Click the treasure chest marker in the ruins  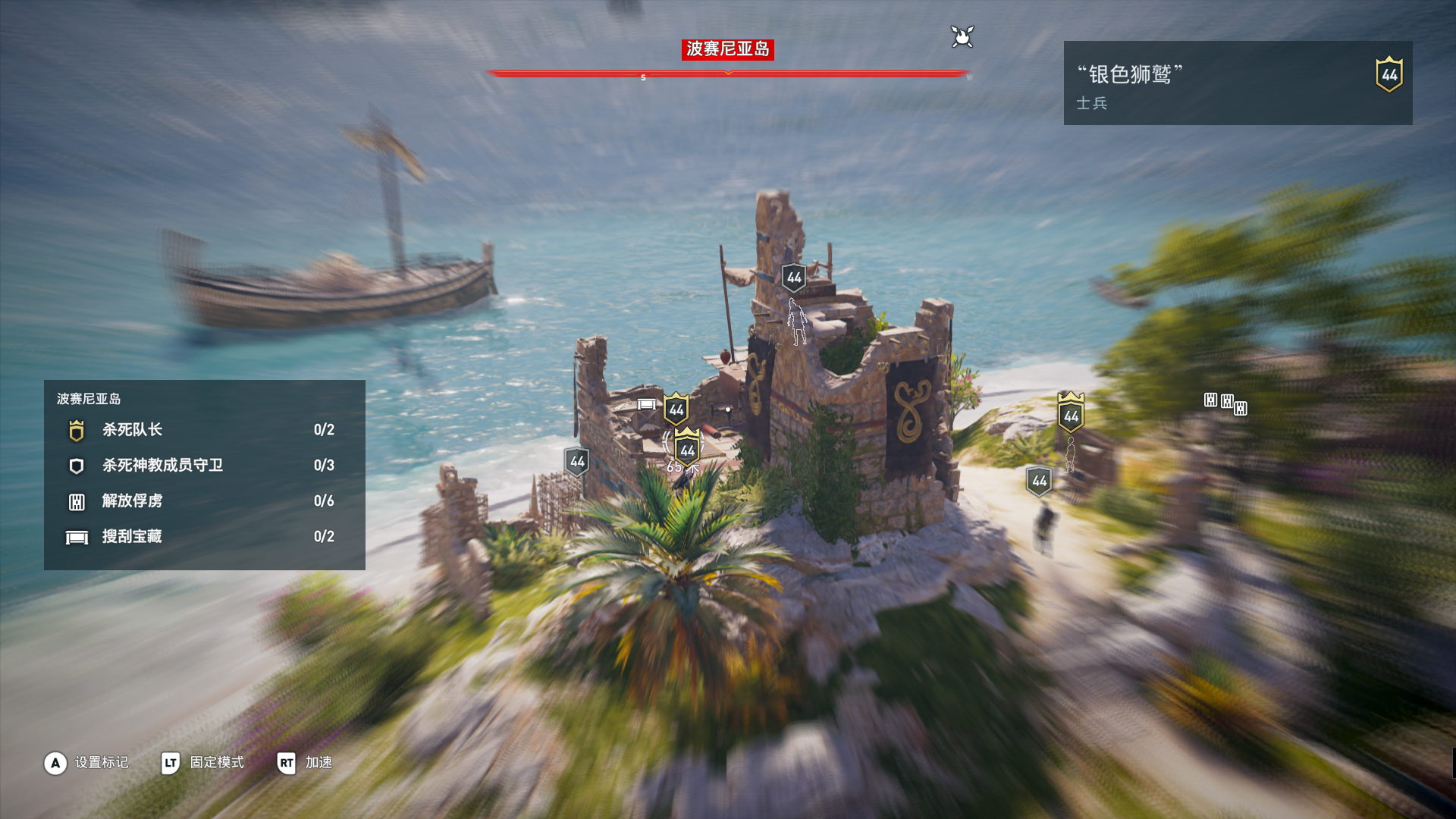pyautogui.click(x=646, y=404)
